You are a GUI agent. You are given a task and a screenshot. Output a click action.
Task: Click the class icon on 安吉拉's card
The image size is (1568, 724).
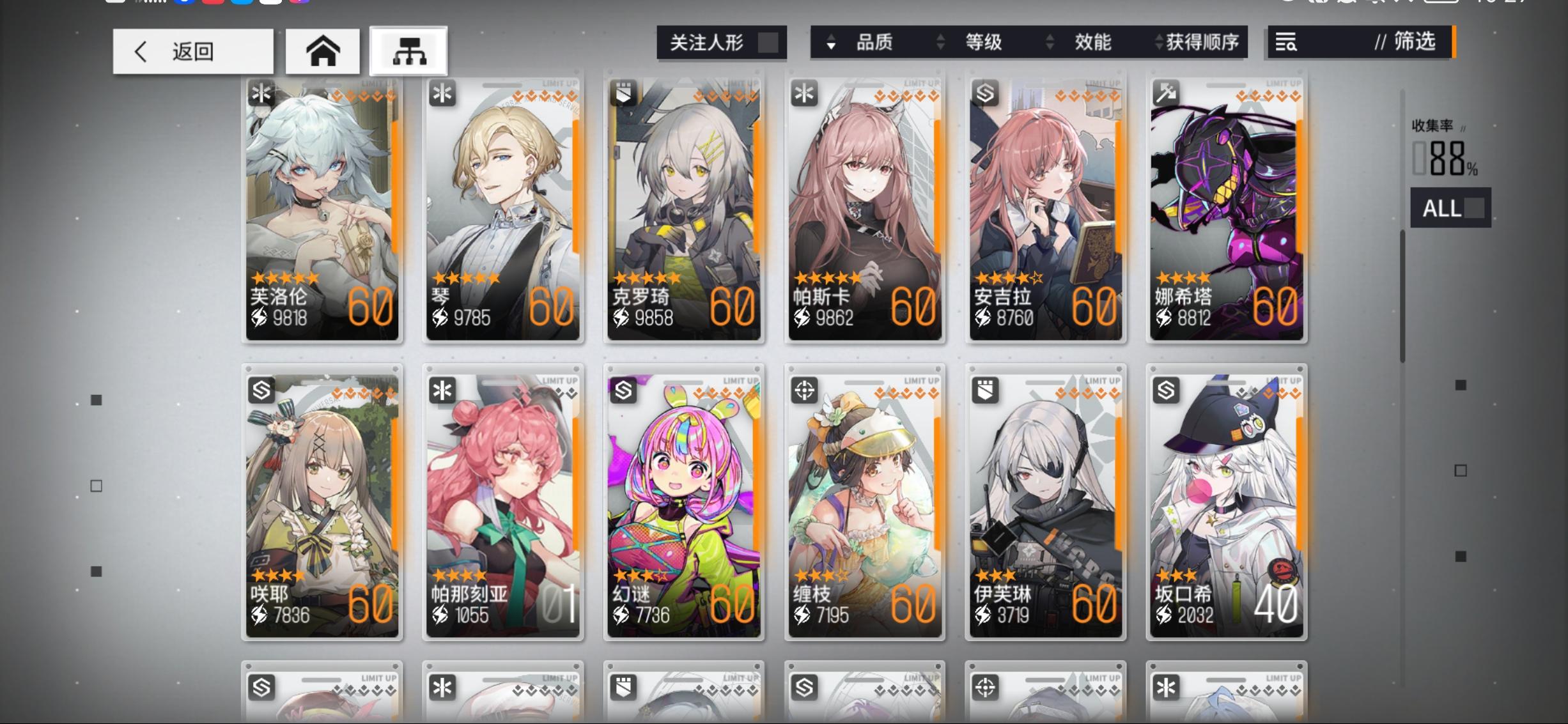point(984,93)
